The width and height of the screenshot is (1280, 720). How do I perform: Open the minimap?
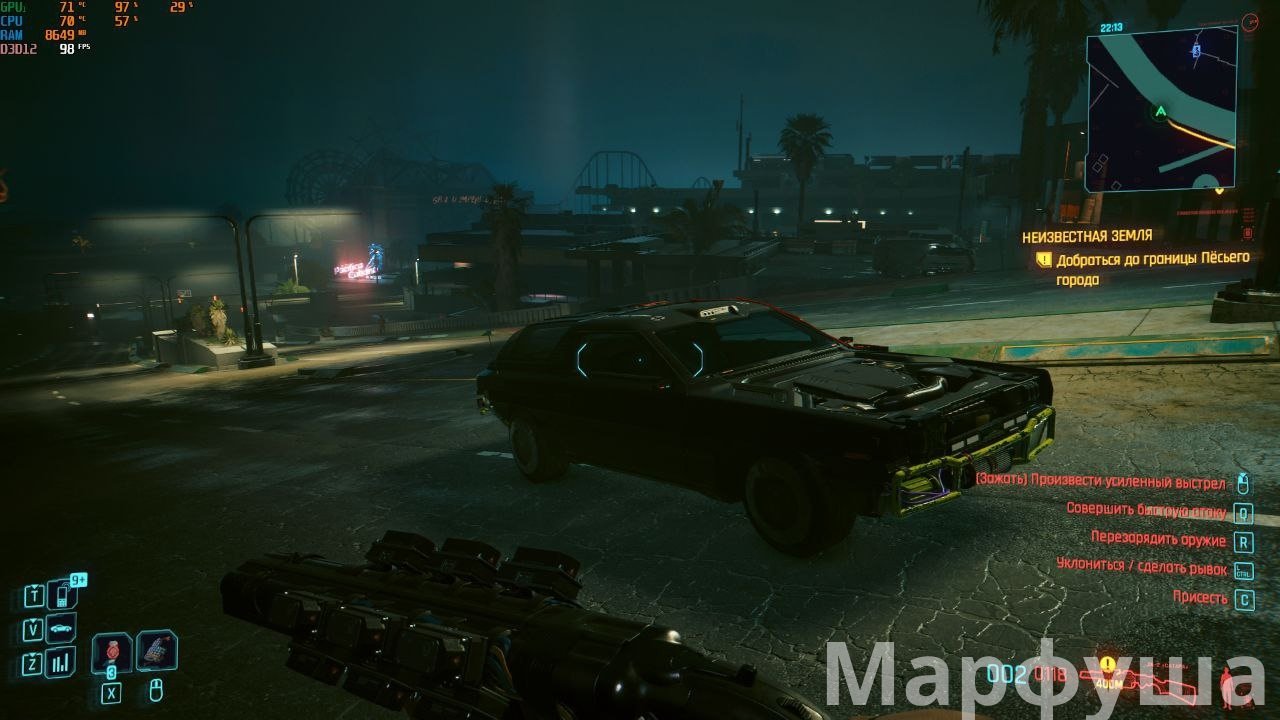(x=1161, y=108)
